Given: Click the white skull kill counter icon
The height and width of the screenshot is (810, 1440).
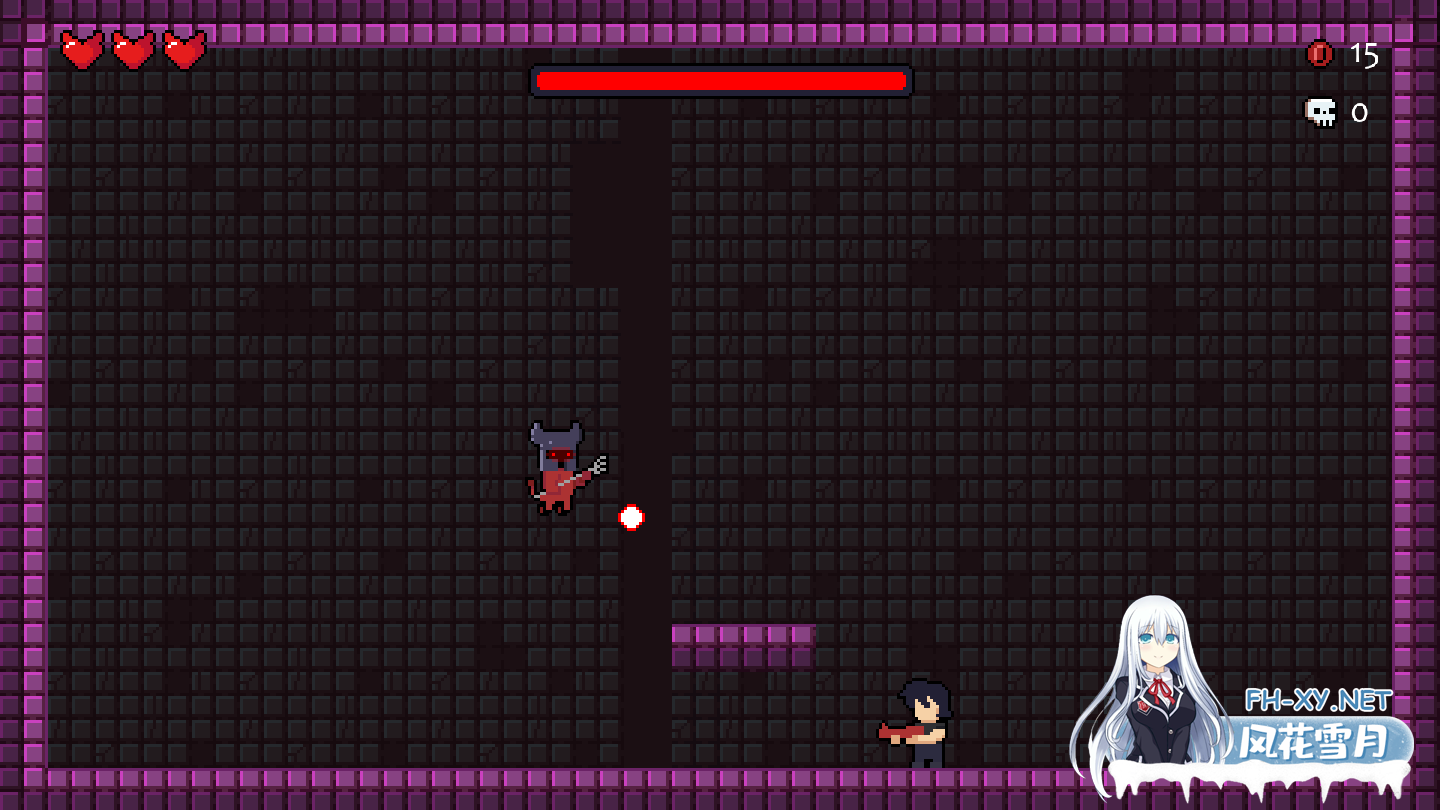Looking at the screenshot, I should 1318,112.
